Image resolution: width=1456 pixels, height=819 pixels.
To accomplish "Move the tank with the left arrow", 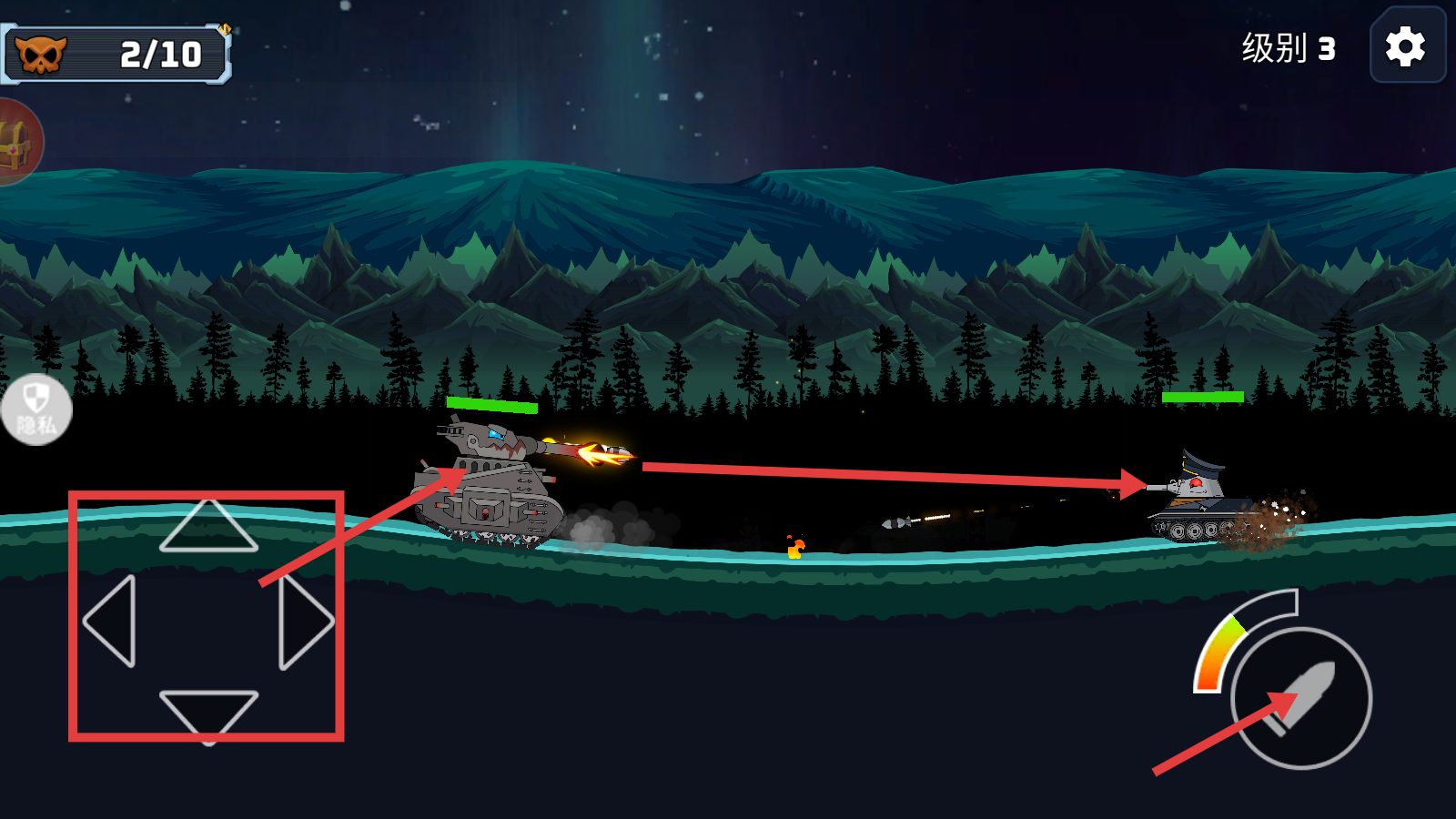I will pos(112,621).
